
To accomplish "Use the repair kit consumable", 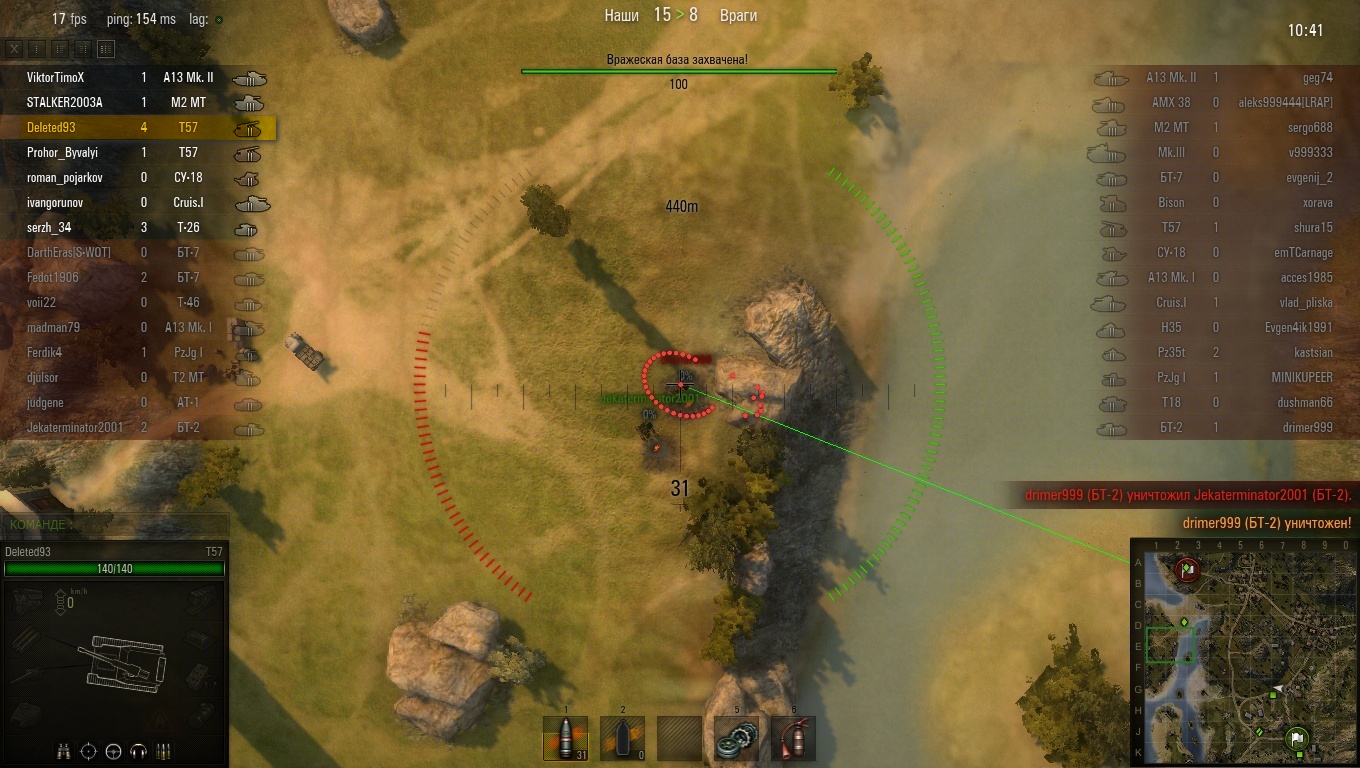I will point(737,739).
